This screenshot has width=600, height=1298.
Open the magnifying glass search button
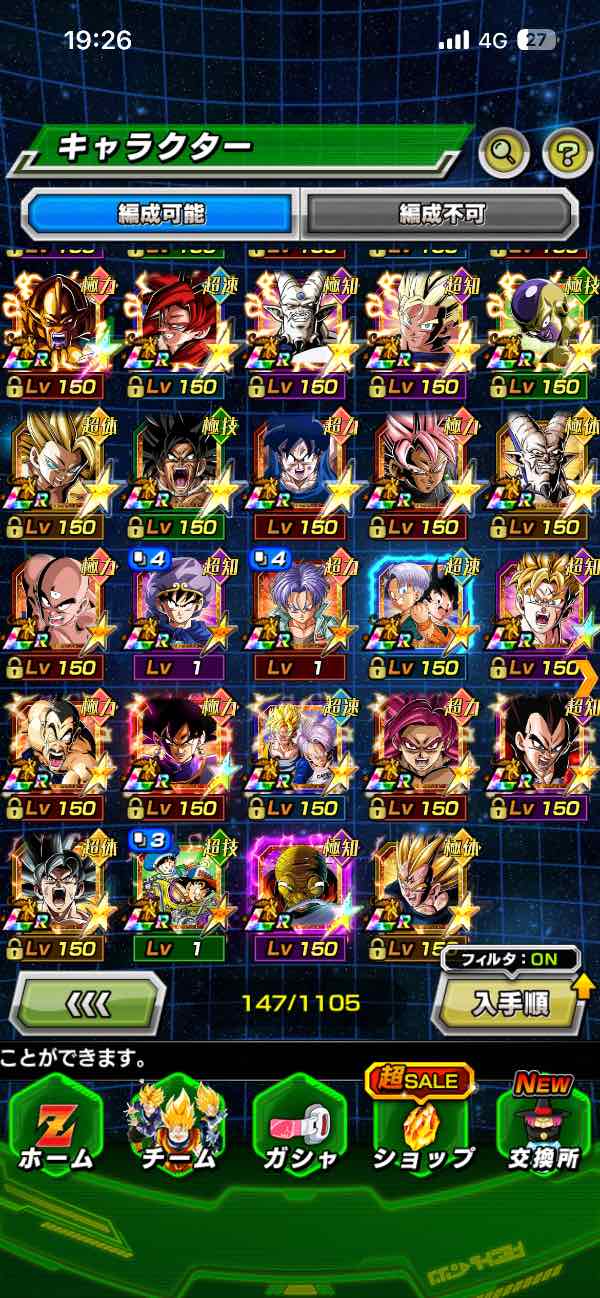(504, 152)
